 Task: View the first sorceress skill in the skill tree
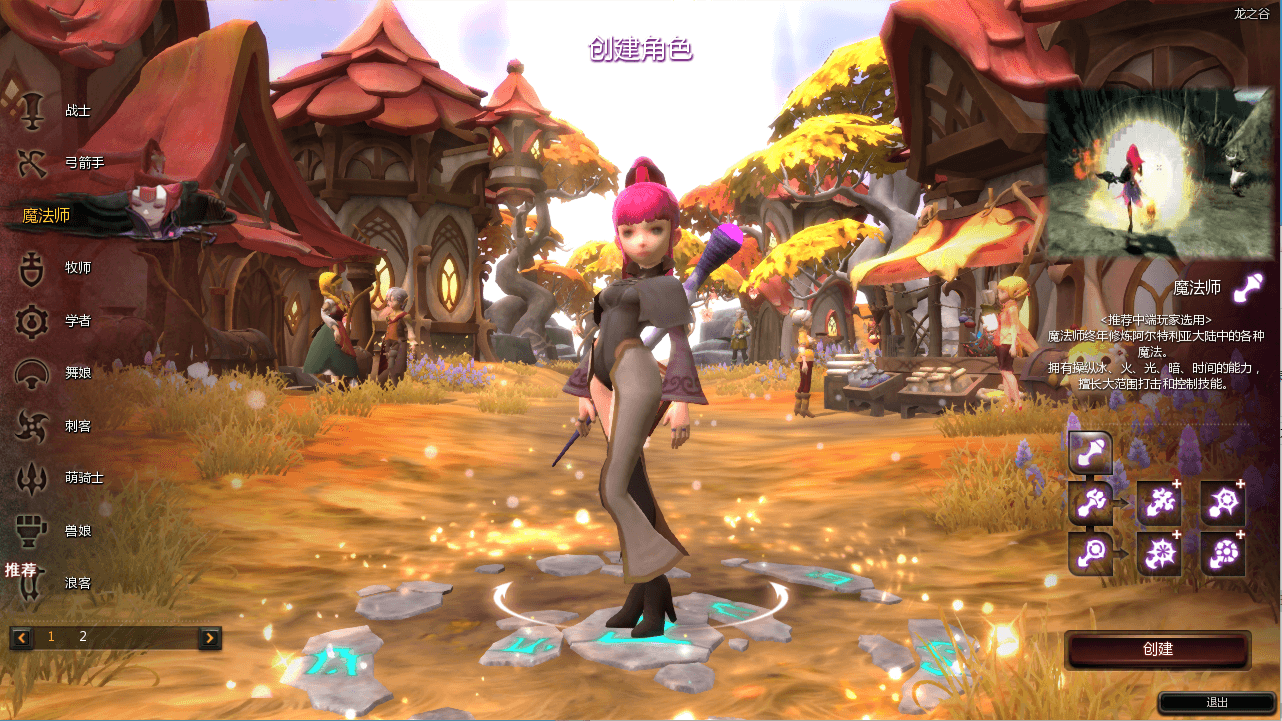(x=1090, y=452)
